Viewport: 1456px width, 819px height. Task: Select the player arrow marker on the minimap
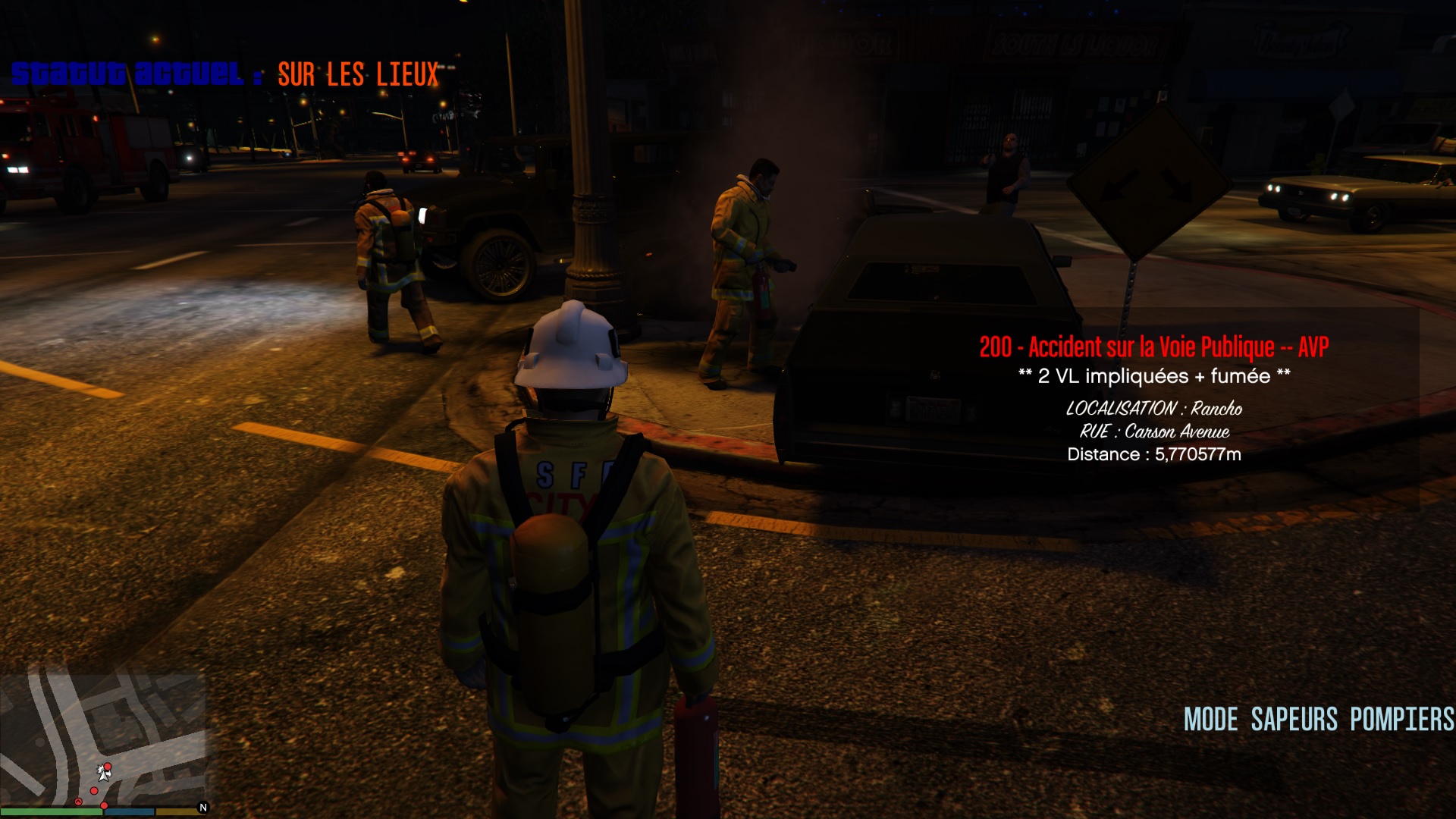pyautogui.click(x=104, y=773)
